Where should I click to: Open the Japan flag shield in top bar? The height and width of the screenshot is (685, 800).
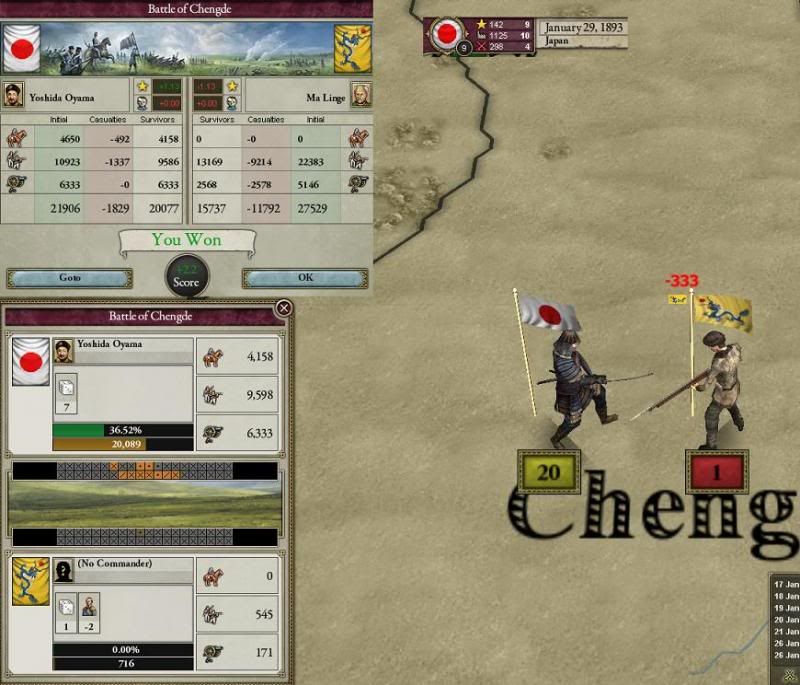click(x=446, y=33)
